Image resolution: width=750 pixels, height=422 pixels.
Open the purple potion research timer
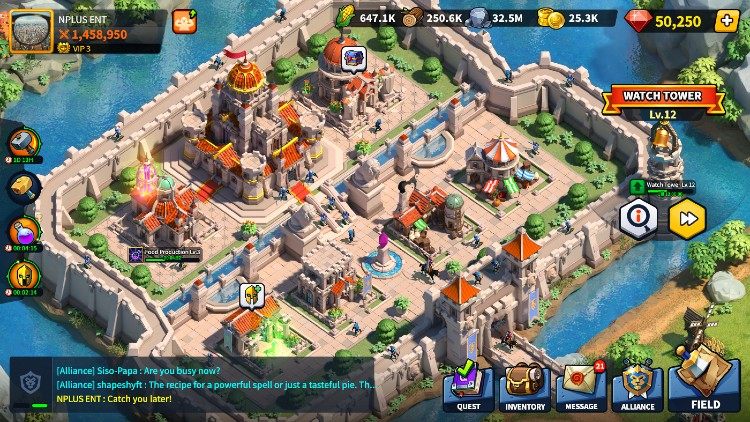coord(25,232)
